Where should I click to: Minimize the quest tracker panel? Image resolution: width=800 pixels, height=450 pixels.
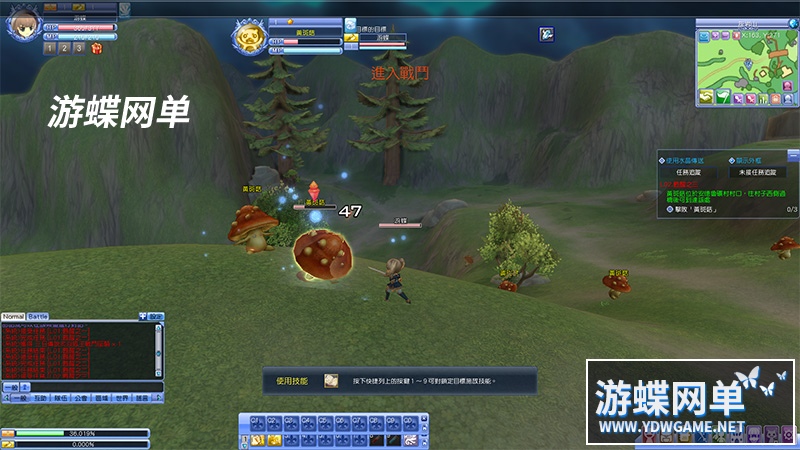(793, 154)
